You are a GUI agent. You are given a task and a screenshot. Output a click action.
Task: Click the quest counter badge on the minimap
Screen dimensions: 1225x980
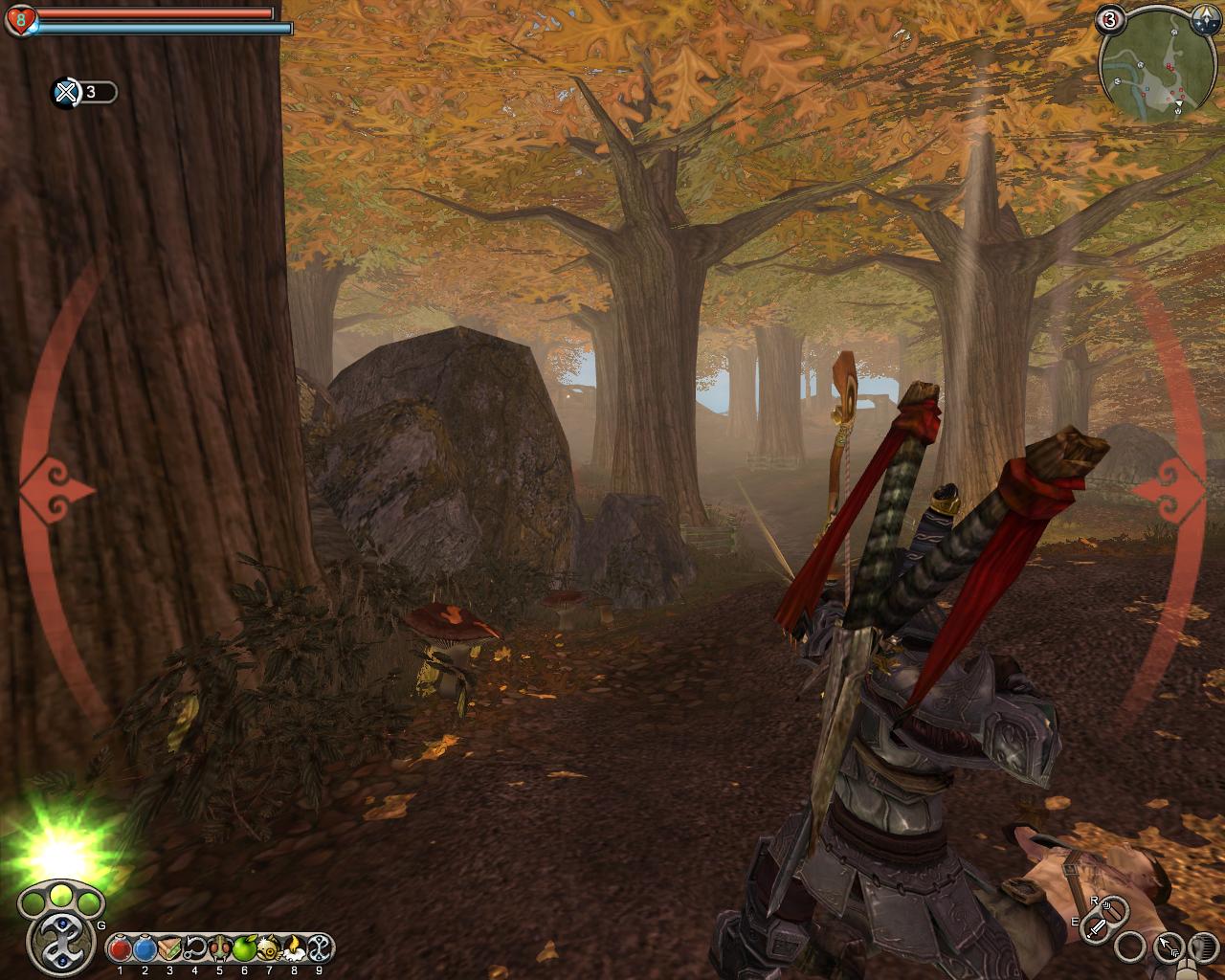click(1110, 19)
